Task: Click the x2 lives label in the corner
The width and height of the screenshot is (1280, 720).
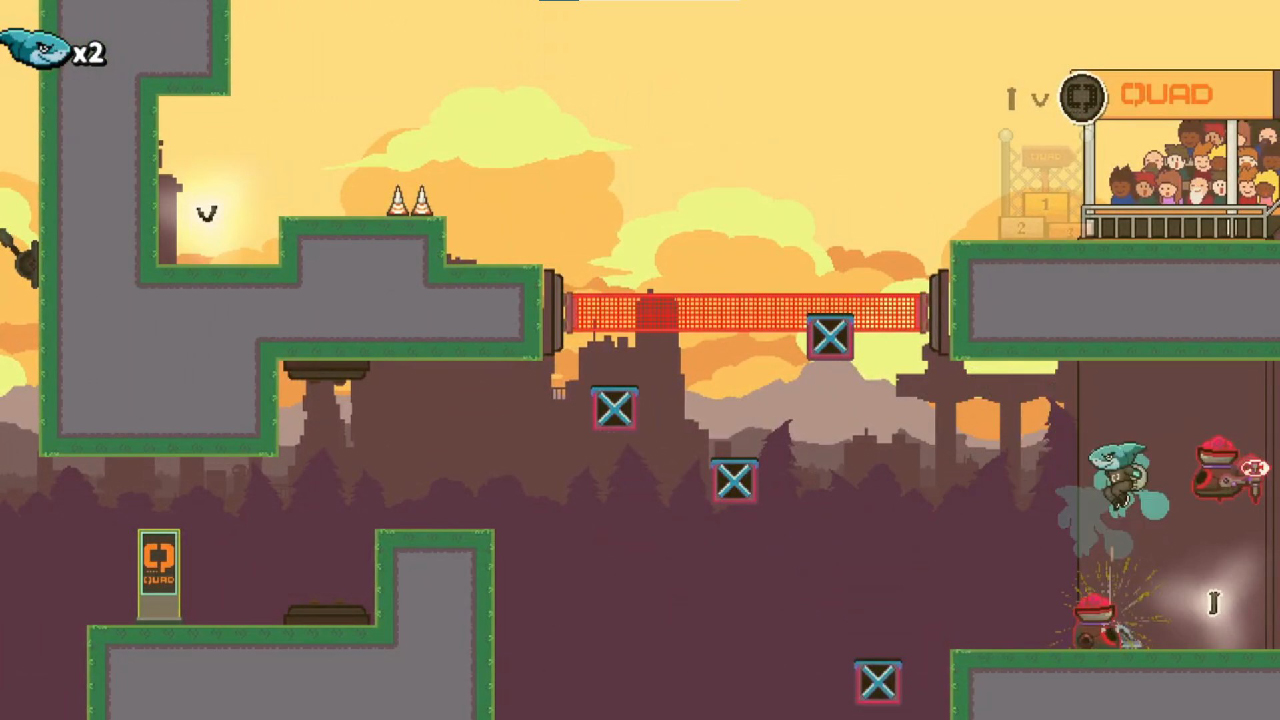Action: point(89,54)
